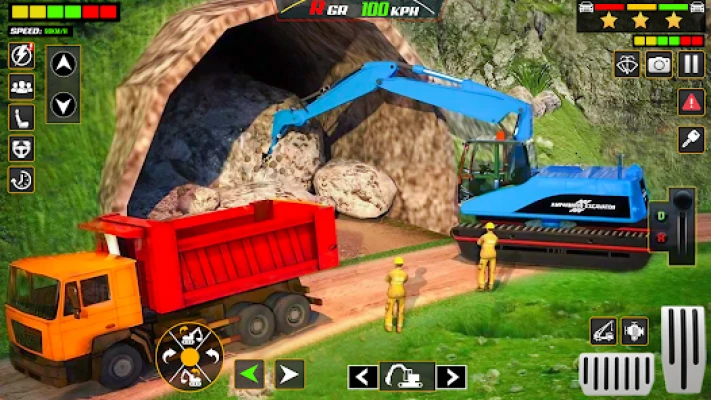Open the passengers group icon

coord(21,86)
